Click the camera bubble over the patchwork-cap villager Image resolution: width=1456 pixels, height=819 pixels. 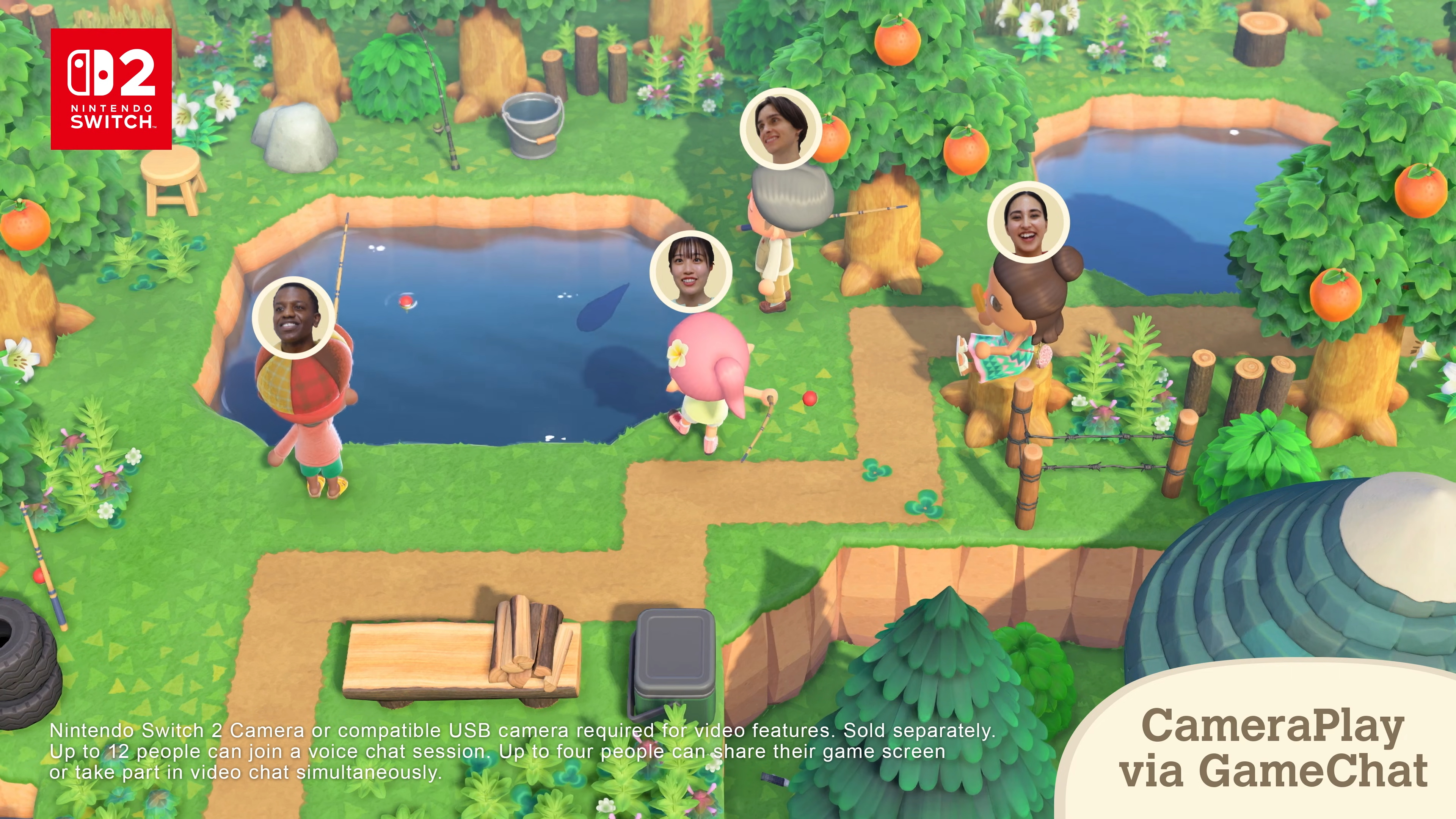click(x=293, y=318)
